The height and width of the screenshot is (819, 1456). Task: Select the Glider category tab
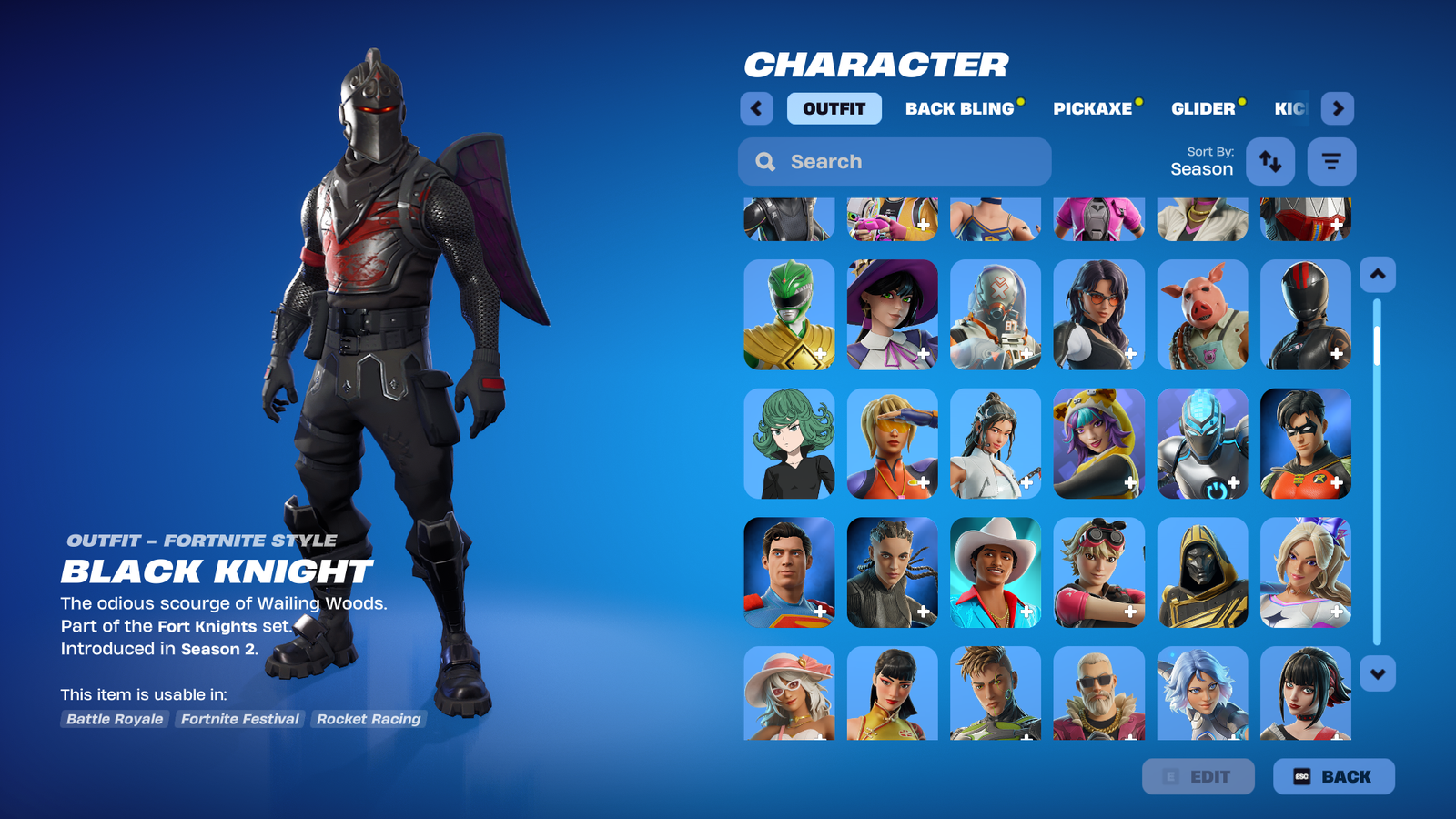[1203, 108]
